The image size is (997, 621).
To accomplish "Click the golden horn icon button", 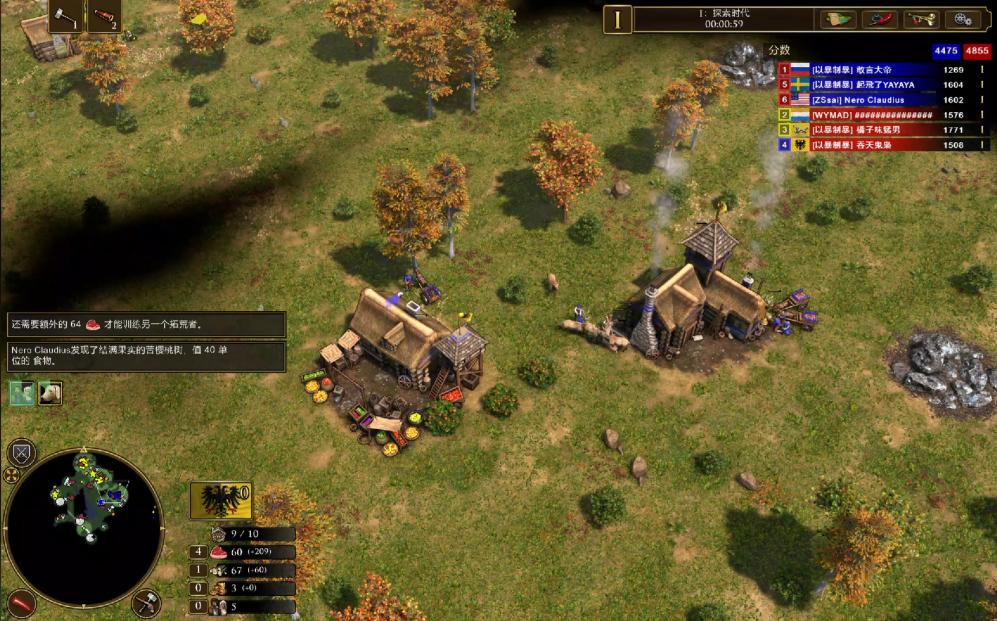I will click(921, 19).
